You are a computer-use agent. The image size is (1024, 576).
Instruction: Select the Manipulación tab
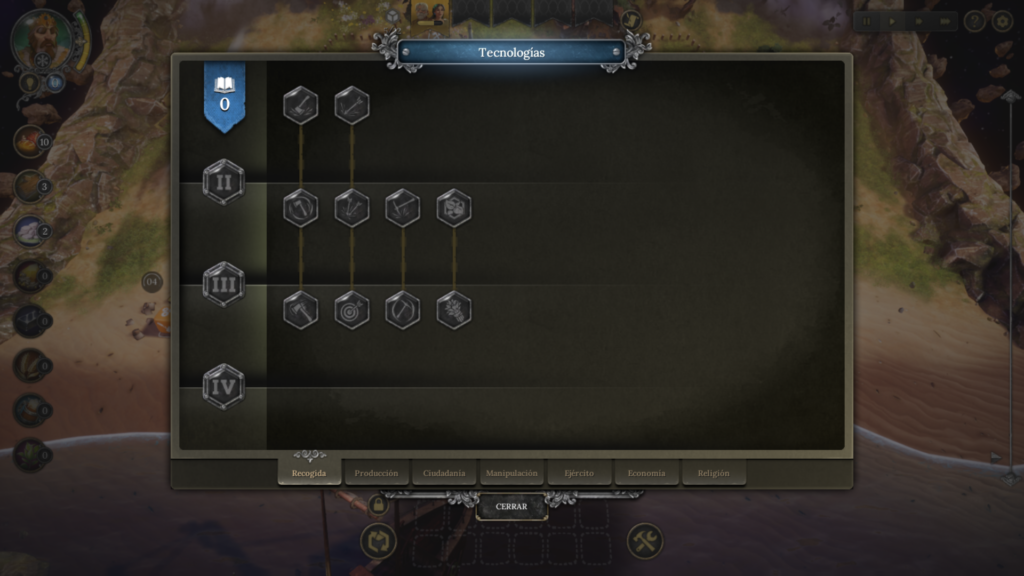pyautogui.click(x=511, y=473)
